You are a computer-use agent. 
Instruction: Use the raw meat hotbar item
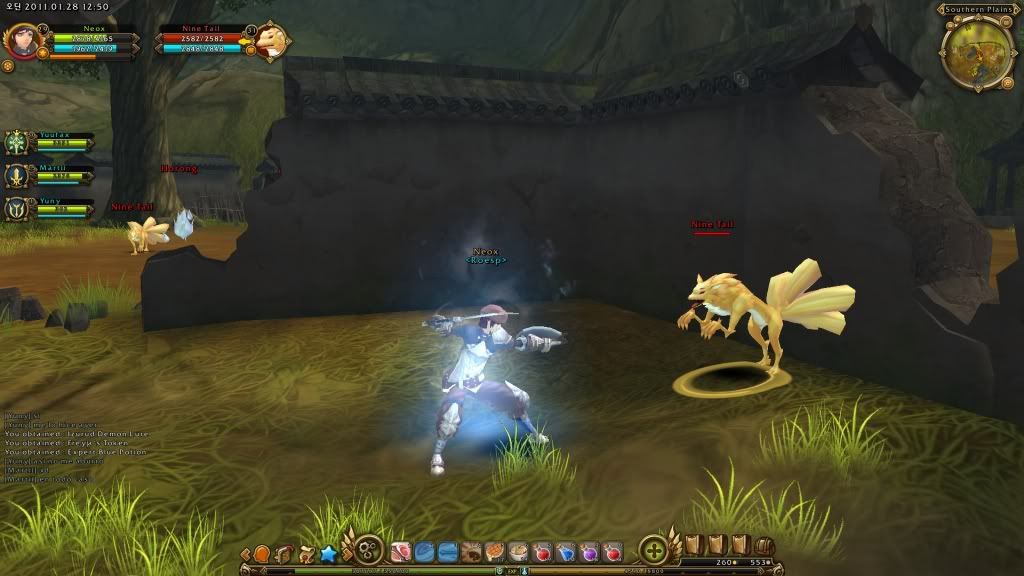coord(403,552)
